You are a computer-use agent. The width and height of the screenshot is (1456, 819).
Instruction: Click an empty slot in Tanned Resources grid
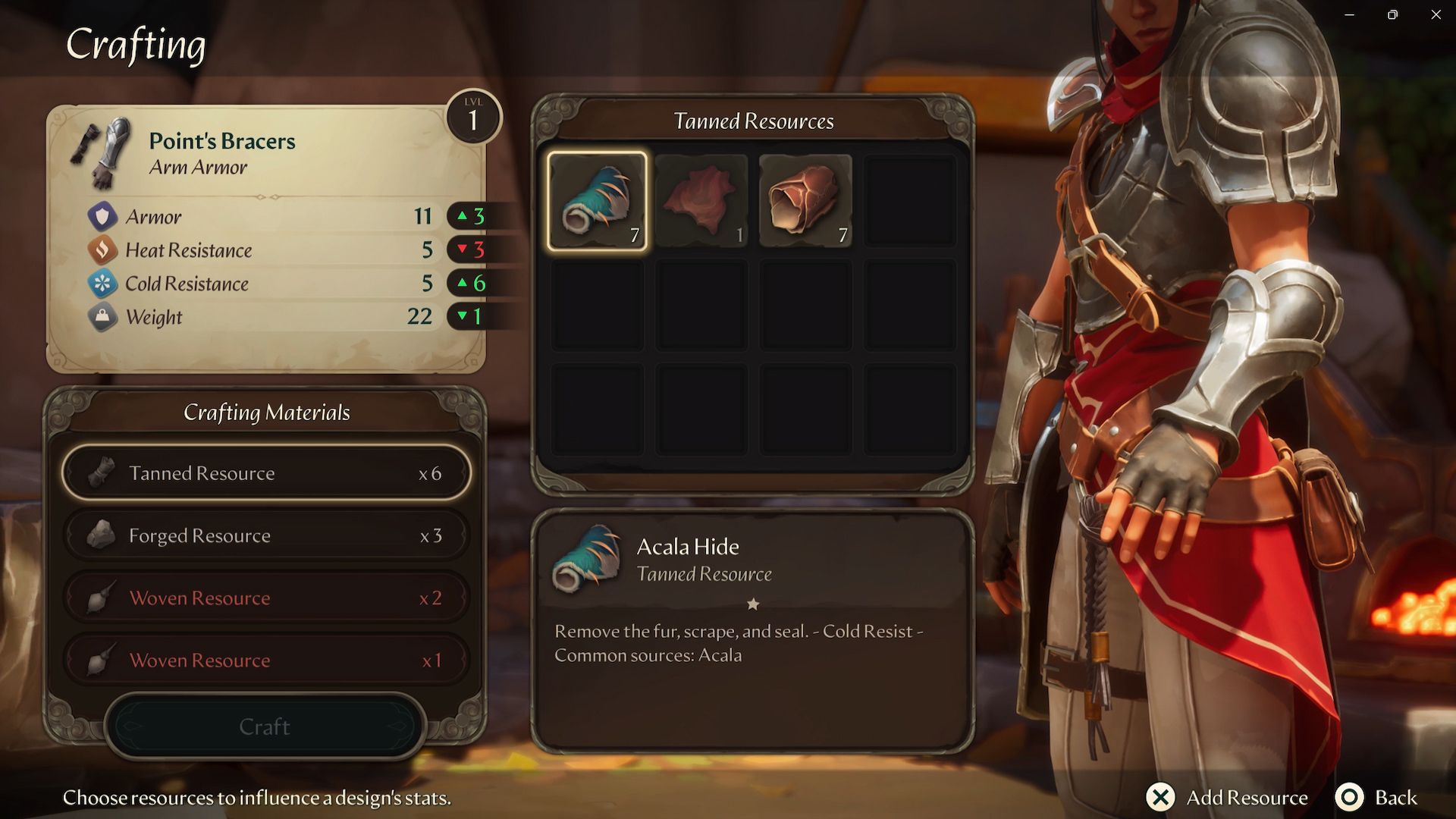pos(909,200)
